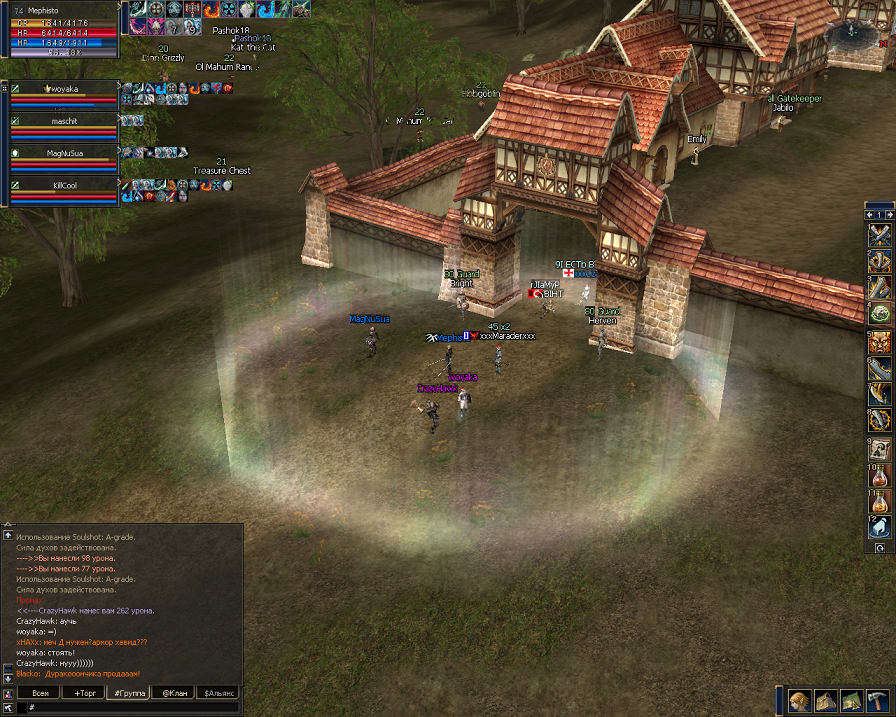Use the golden face skill in slot 5
The image size is (896, 717).
879,343
